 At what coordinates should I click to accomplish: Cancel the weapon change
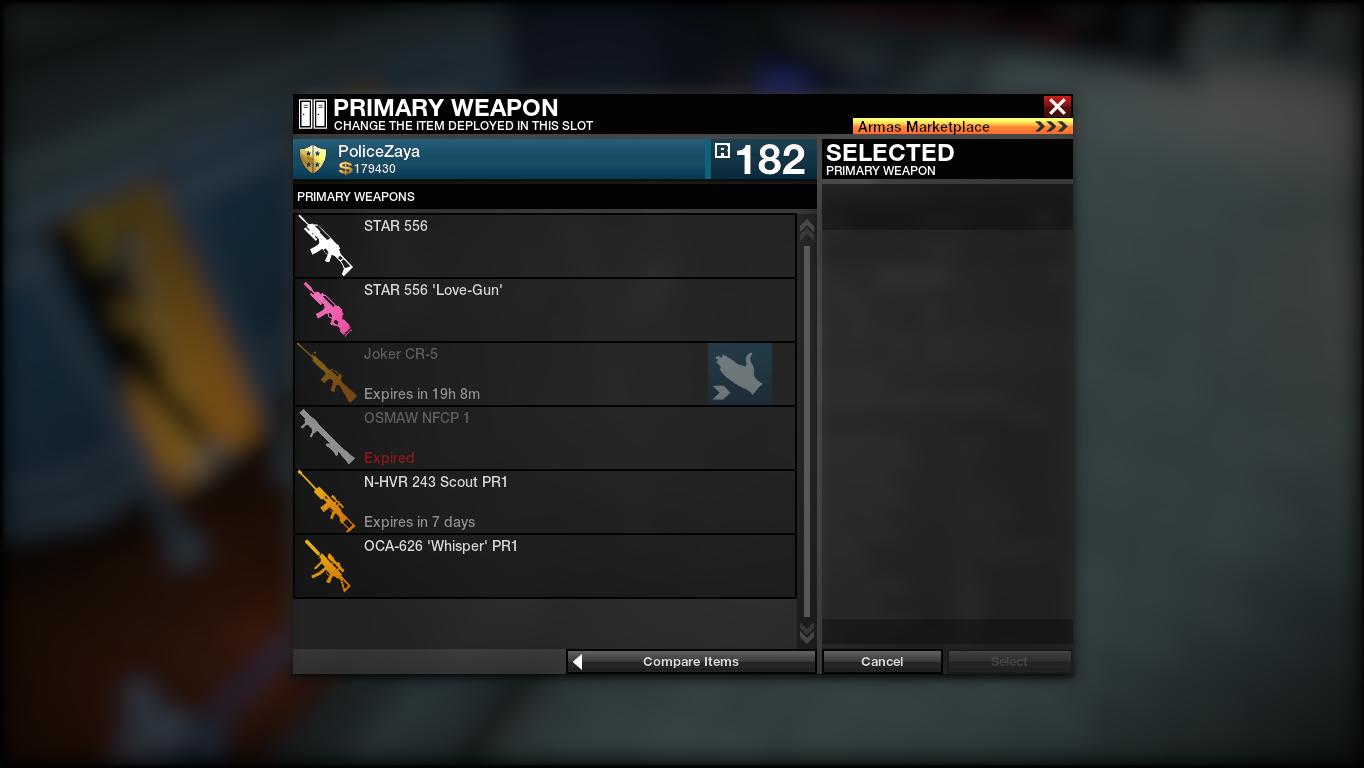(882, 662)
